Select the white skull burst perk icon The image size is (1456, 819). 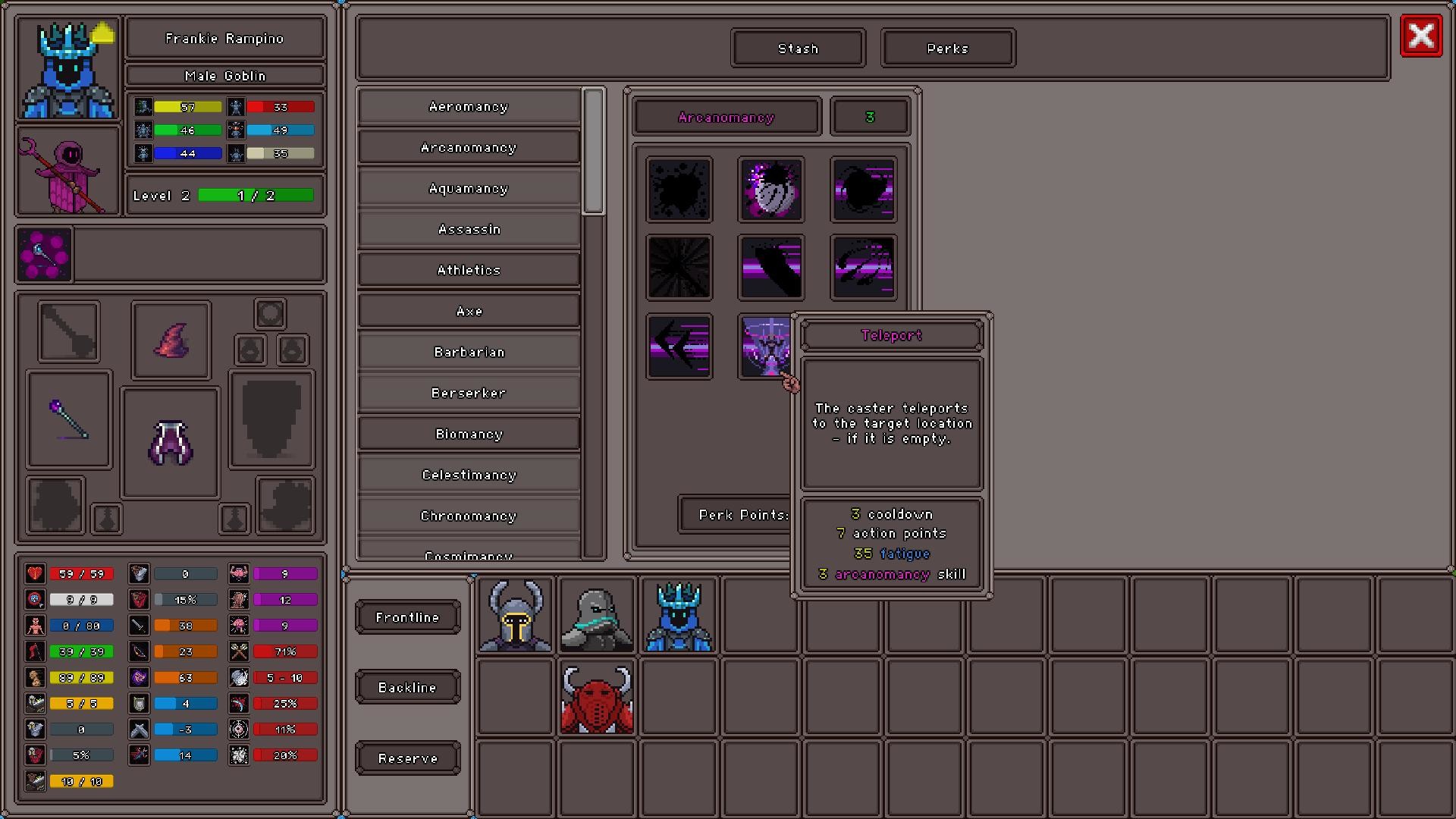point(770,189)
